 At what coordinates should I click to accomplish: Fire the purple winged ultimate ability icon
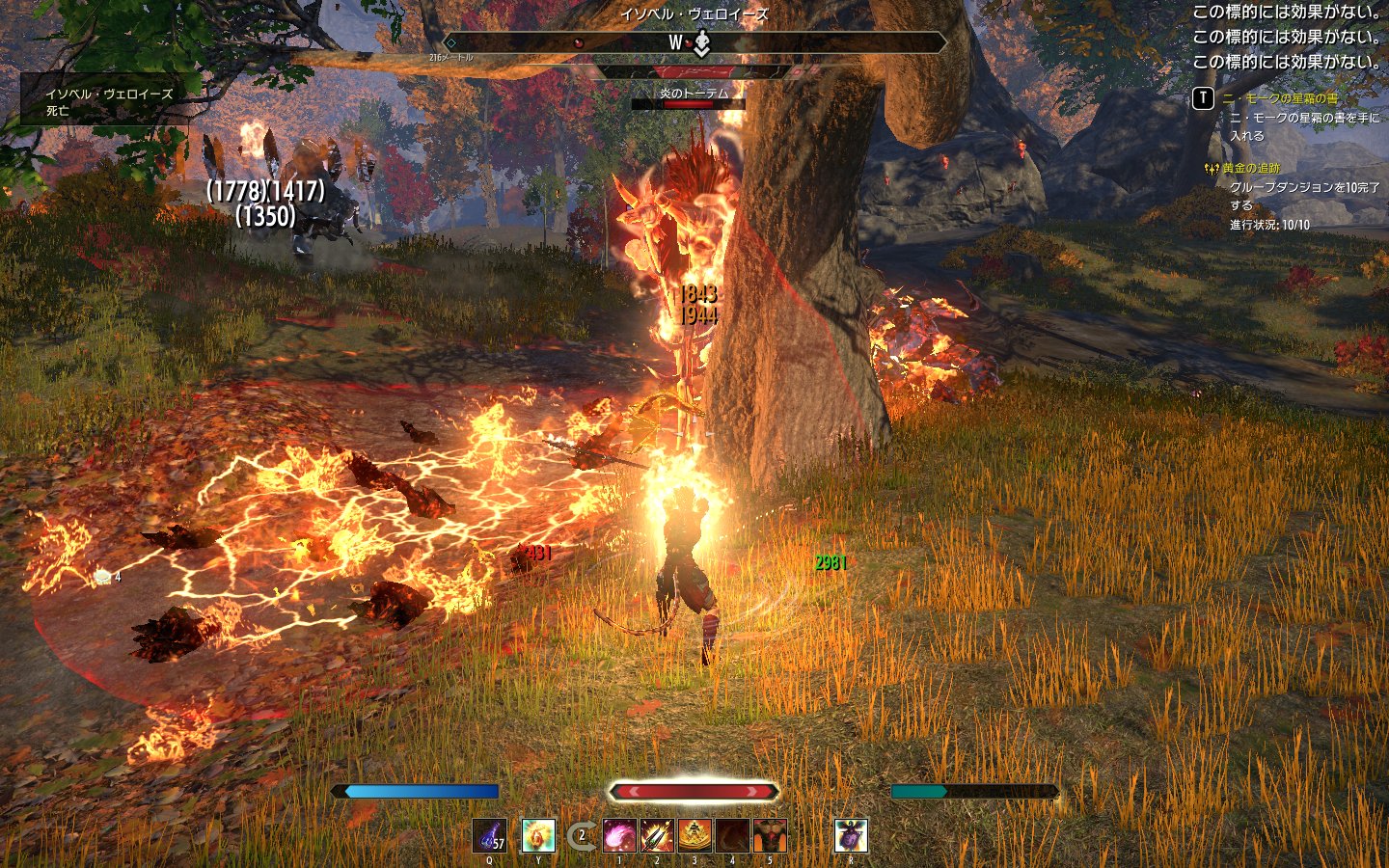pyautogui.click(x=851, y=835)
